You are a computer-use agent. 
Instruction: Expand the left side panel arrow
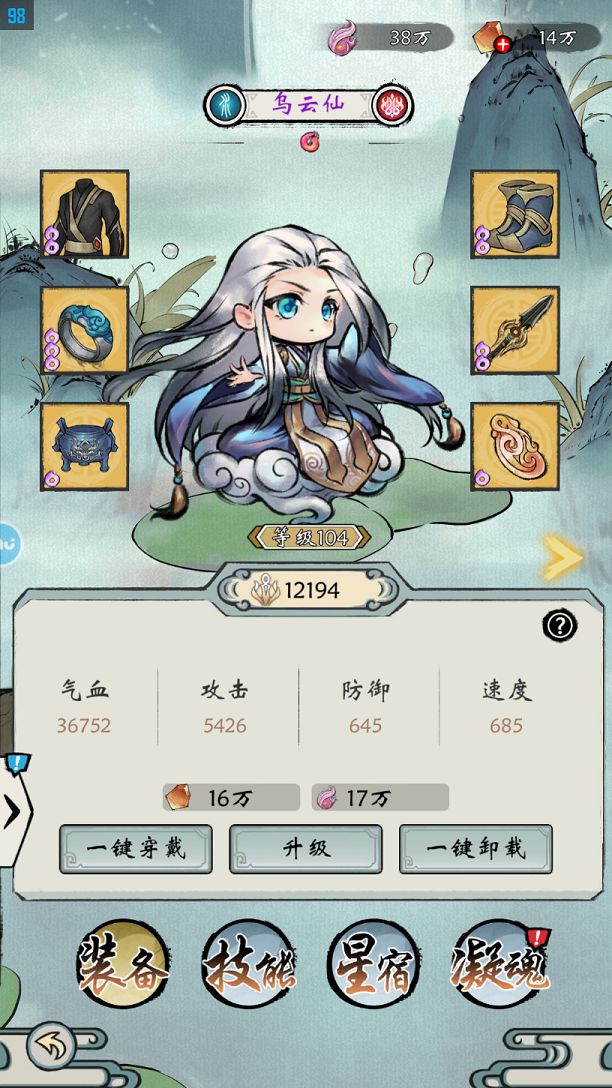(13, 812)
